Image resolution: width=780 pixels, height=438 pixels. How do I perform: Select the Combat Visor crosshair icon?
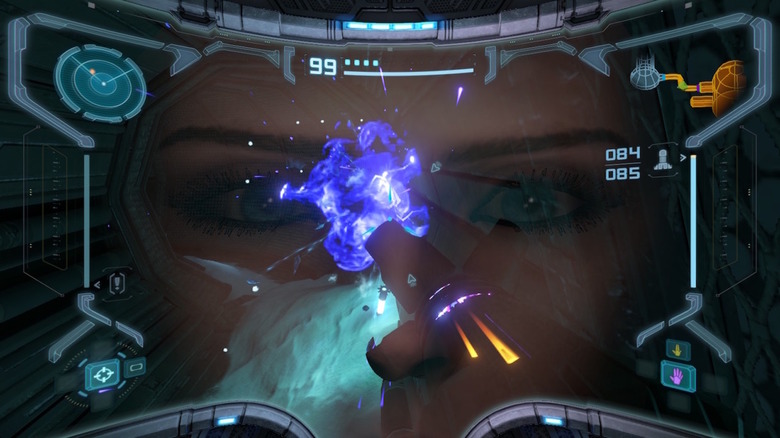pyautogui.click(x=101, y=376)
